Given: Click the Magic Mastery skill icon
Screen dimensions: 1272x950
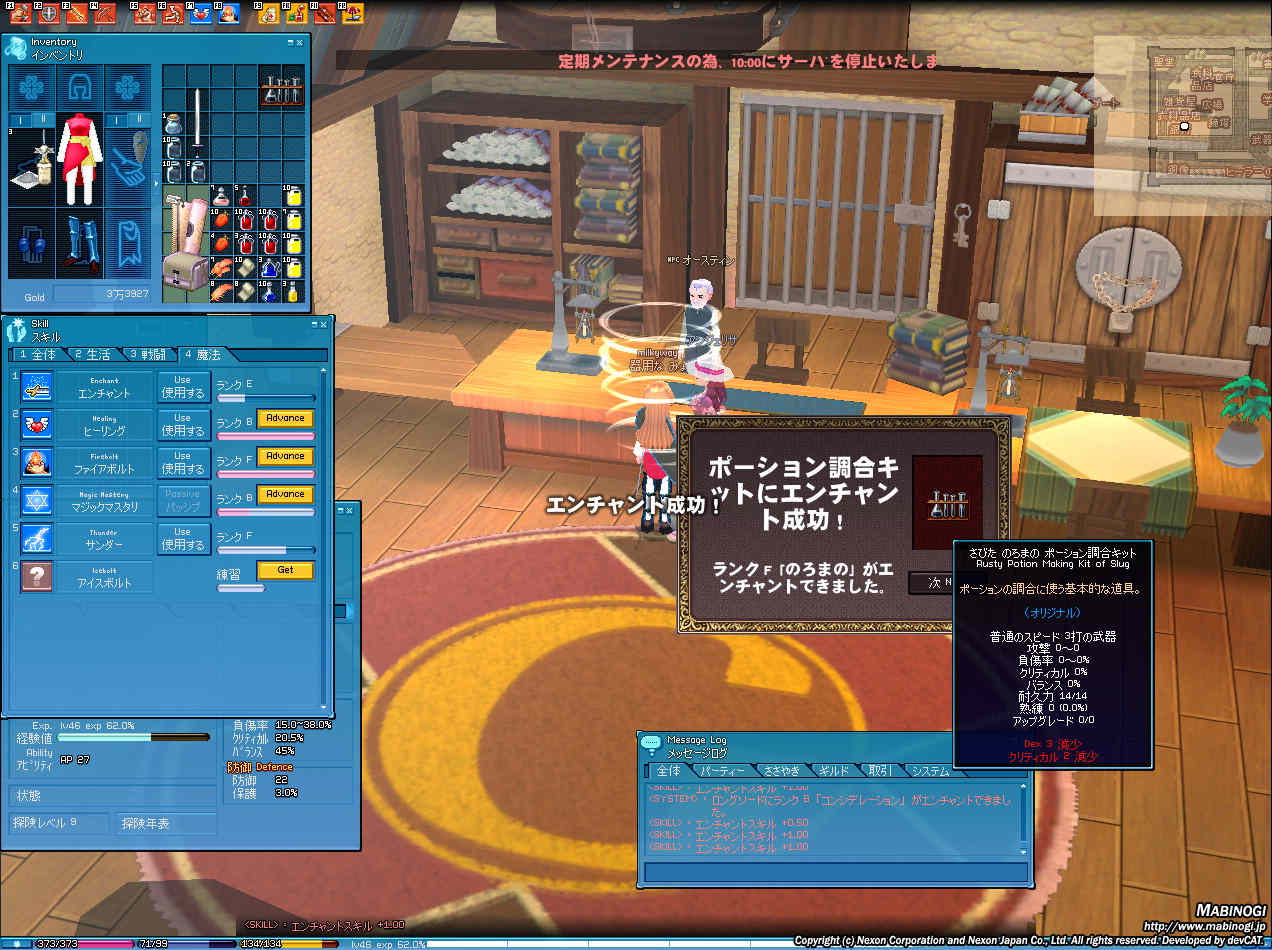Looking at the screenshot, I should point(37,501).
